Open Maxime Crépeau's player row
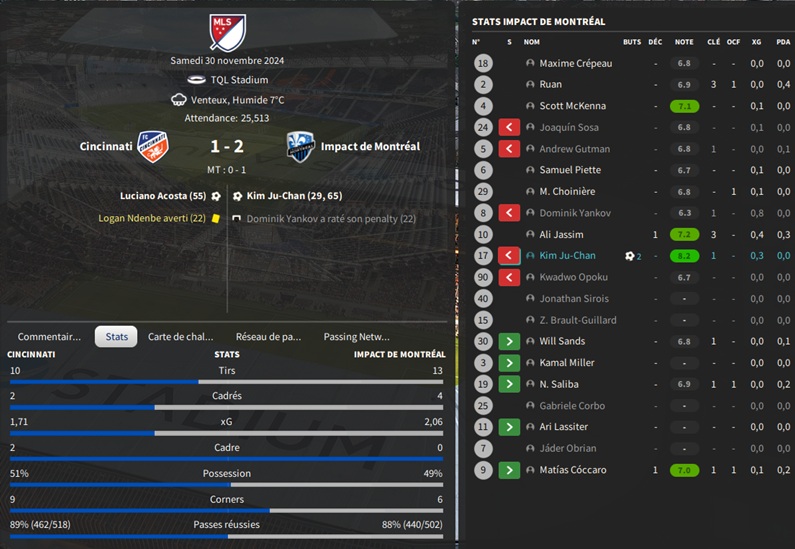The image size is (795, 549). pos(575,63)
